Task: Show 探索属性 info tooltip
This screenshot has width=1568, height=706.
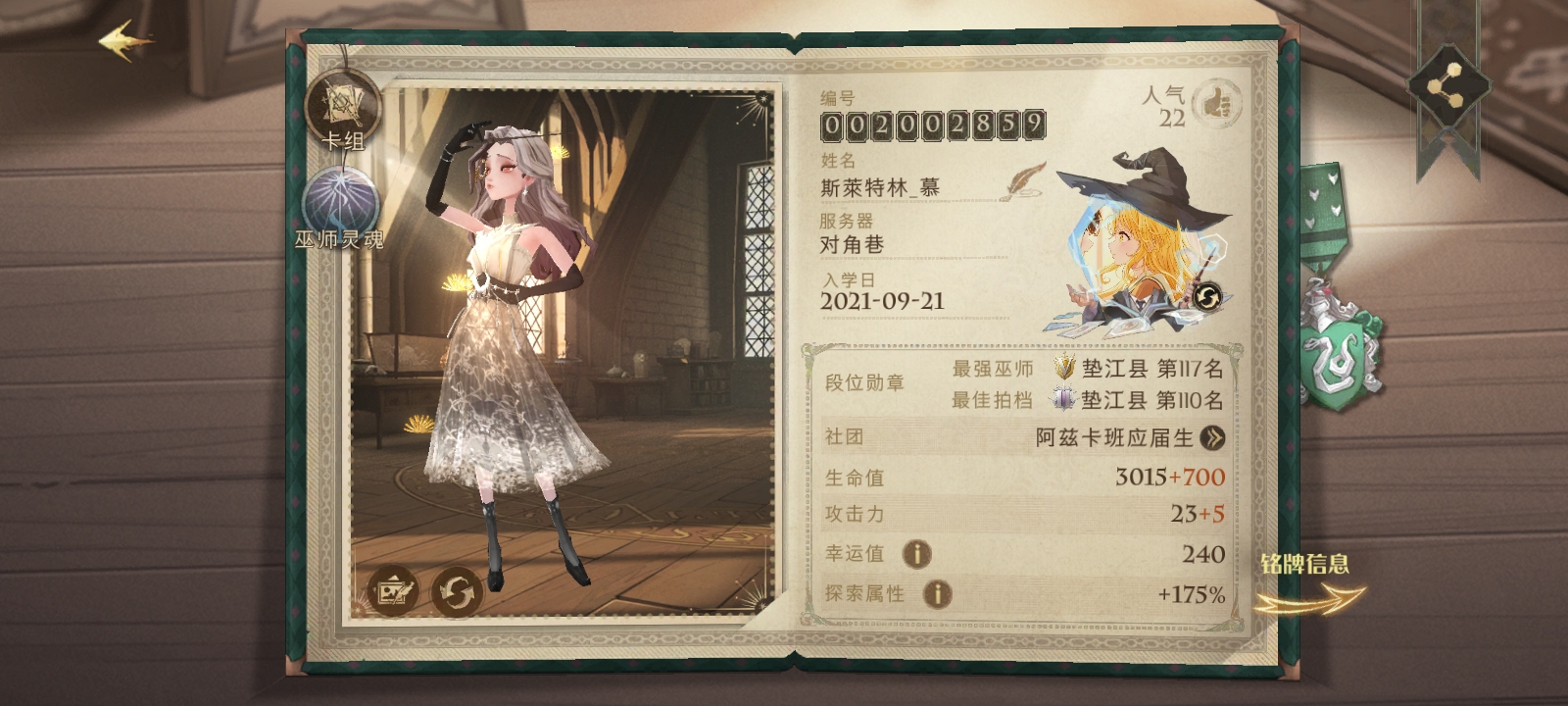Action: 937,593
